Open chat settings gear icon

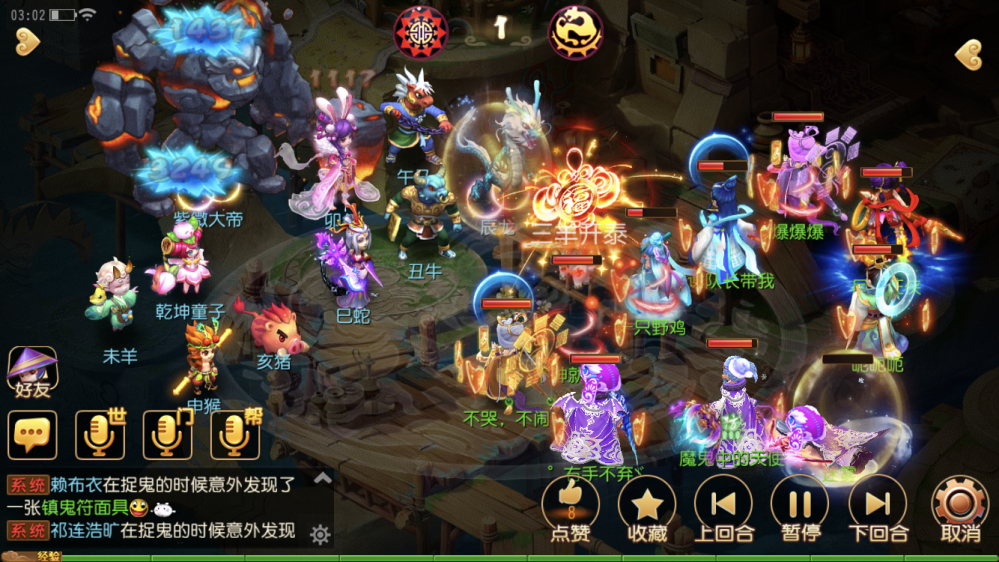tap(320, 535)
